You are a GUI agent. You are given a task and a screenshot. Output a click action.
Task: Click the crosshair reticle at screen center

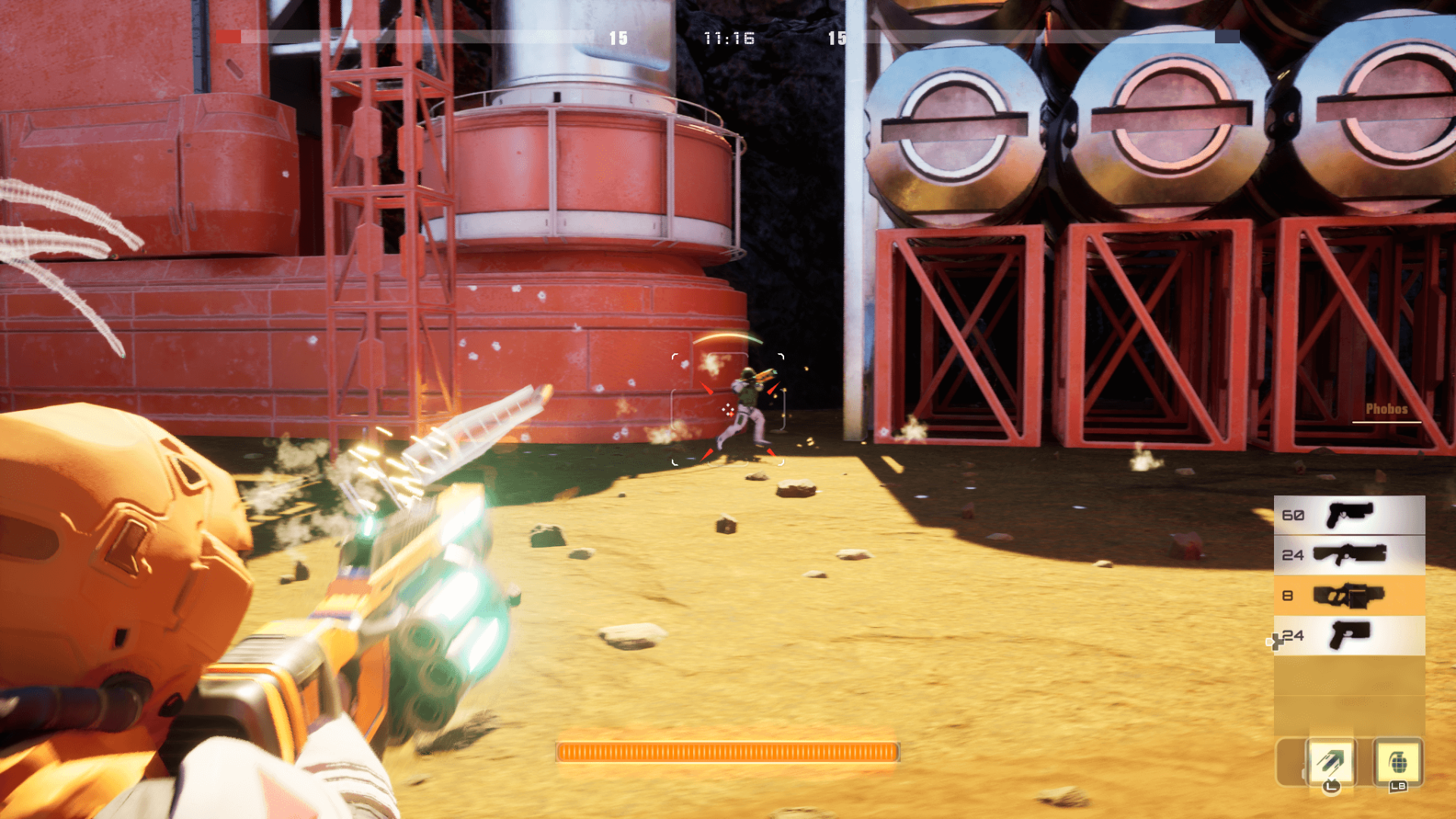coord(727,409)
